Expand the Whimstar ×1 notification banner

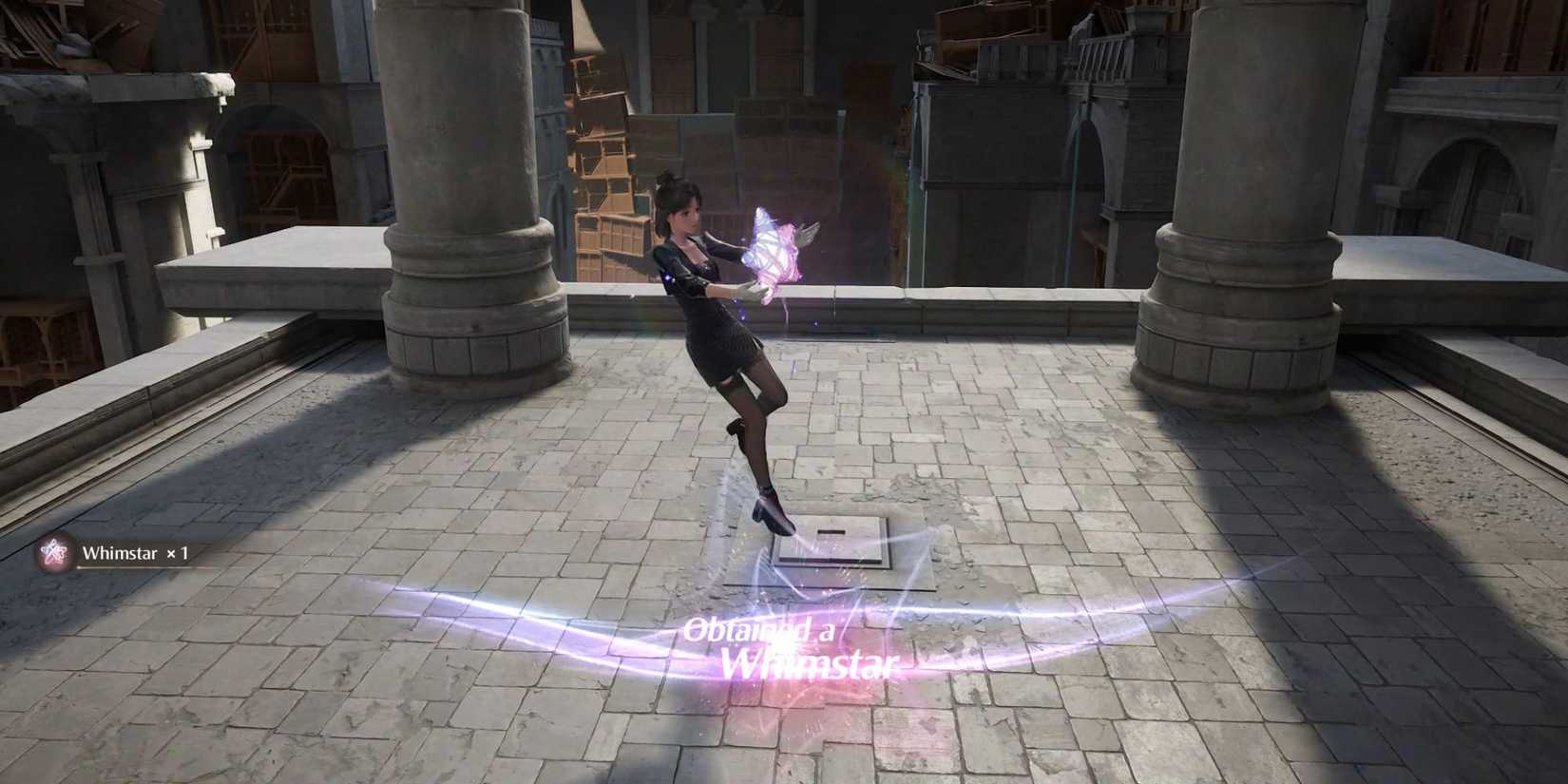tap(121, 551)
